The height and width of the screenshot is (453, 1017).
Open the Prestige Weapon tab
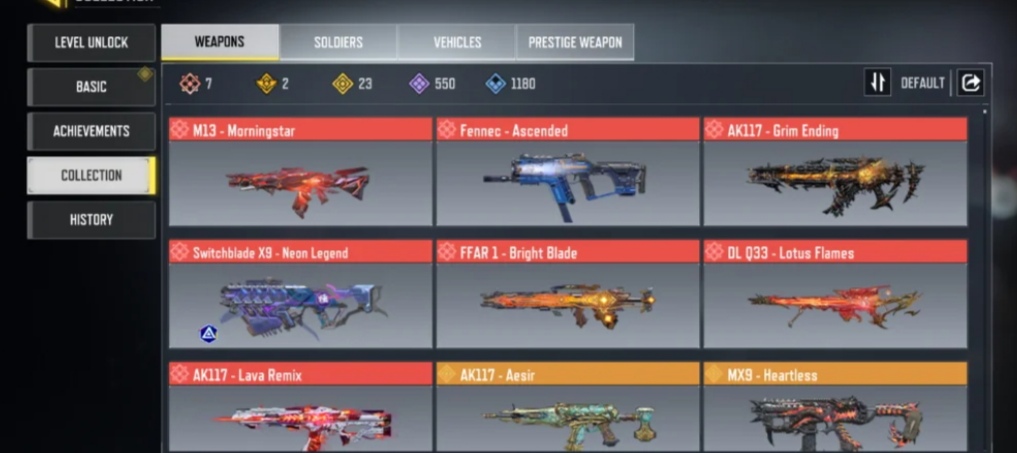(x=575, y=42)
